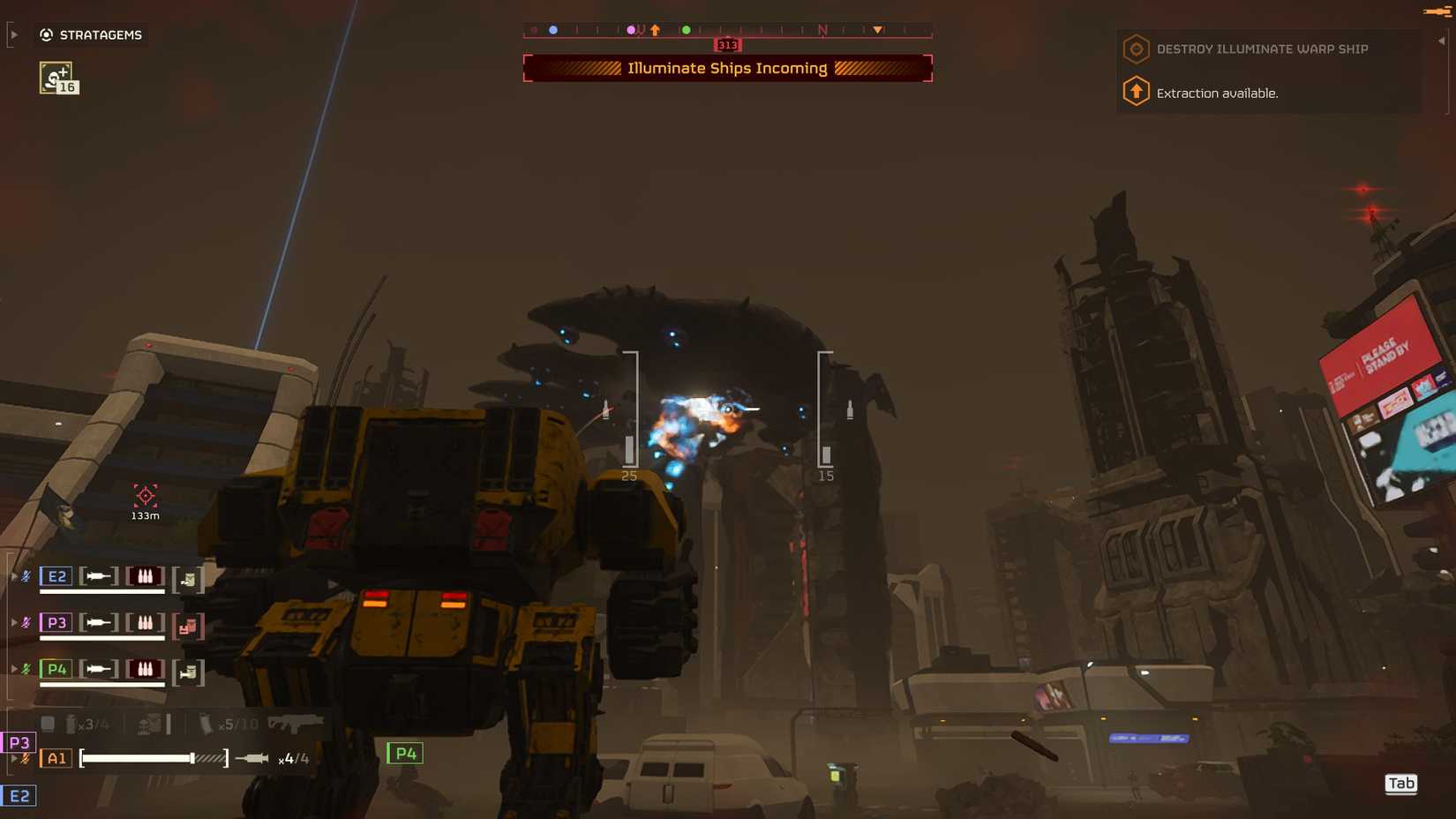Select the Resupply stratagem icon
Screen dimensions: 1456x819
click(x=55, y=78)
